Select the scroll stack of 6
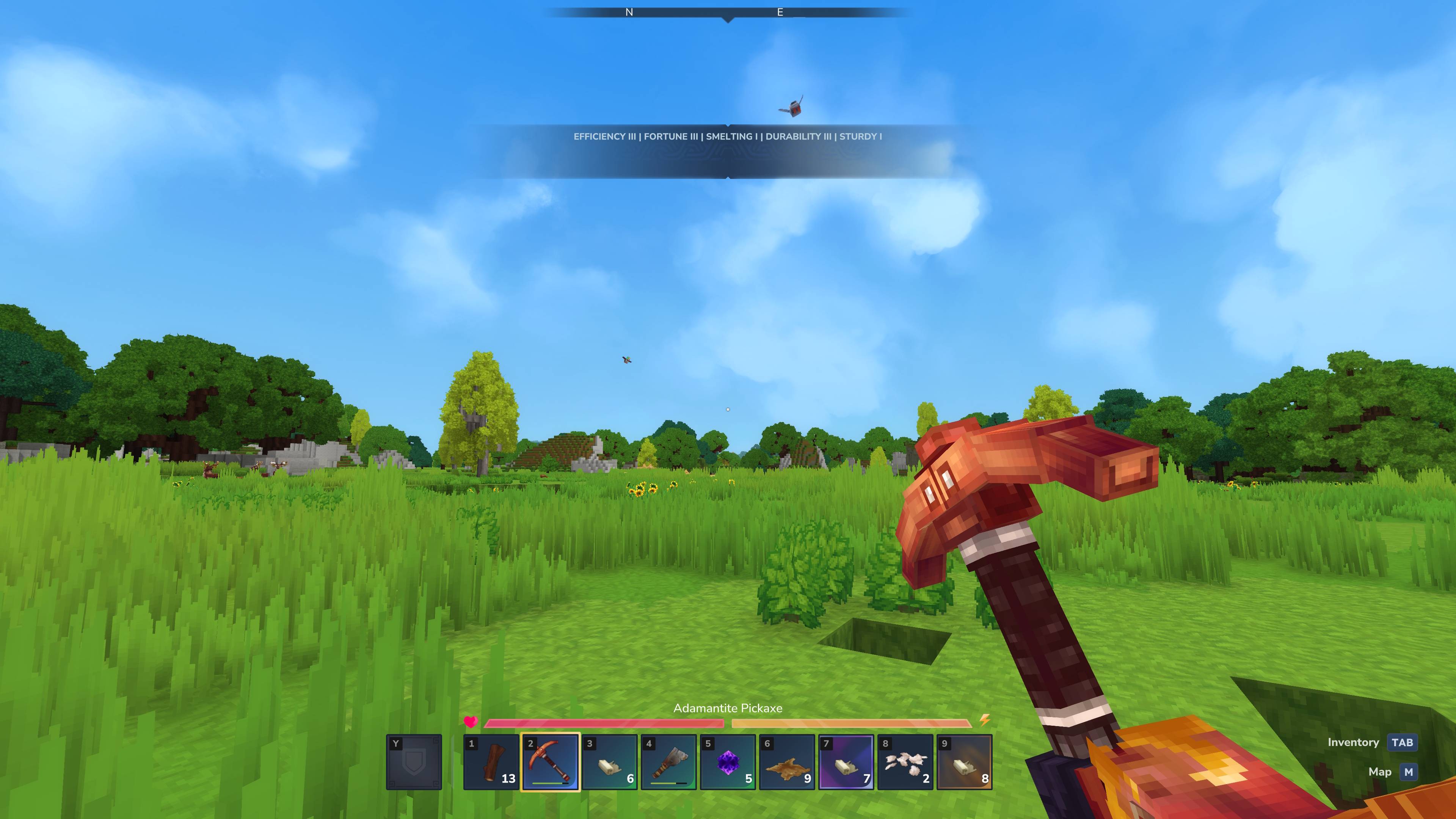The height and width of the screenshot is (819, 1456). [x=609, y=762]
